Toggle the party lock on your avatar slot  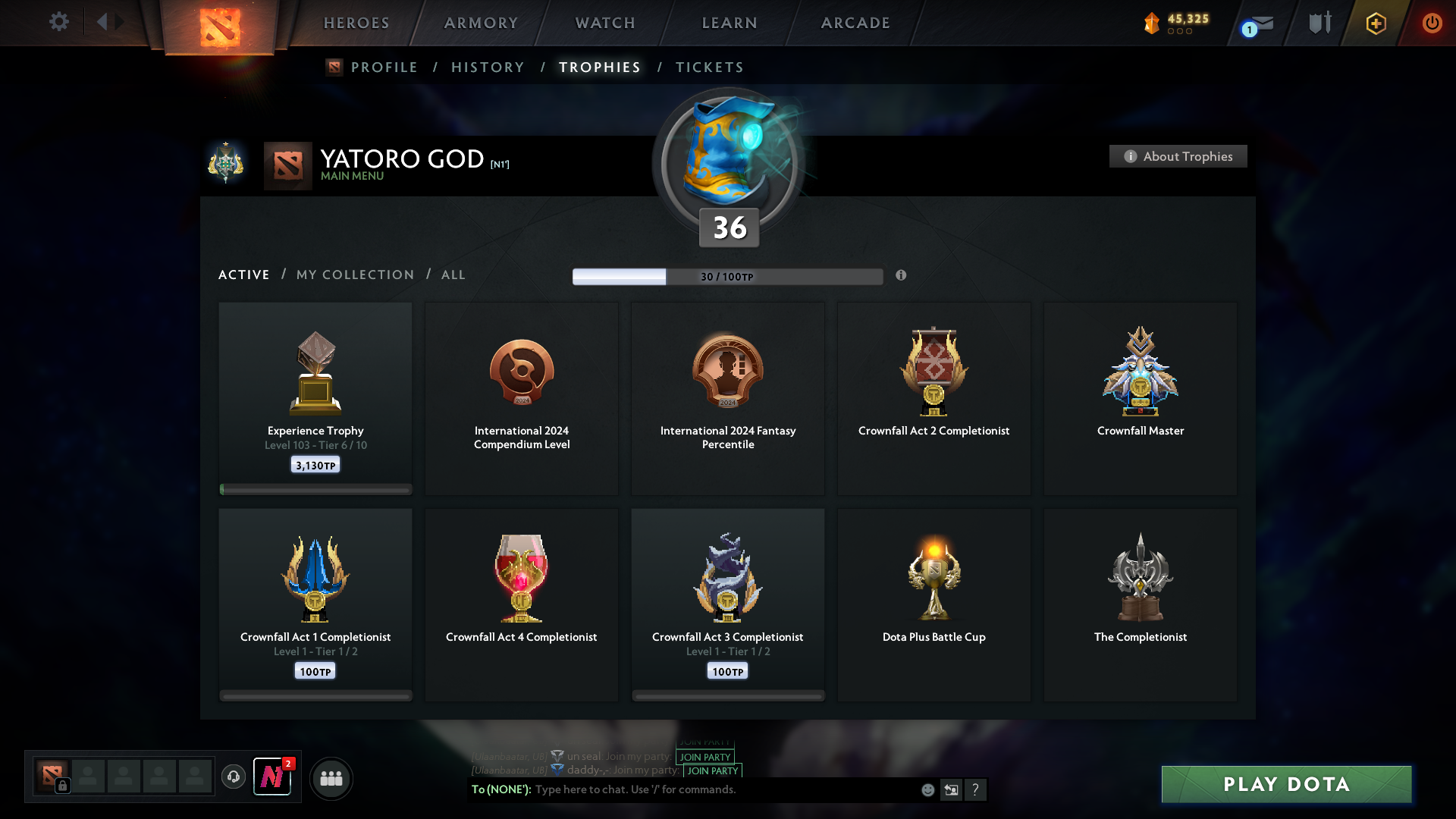click(61, 787)
